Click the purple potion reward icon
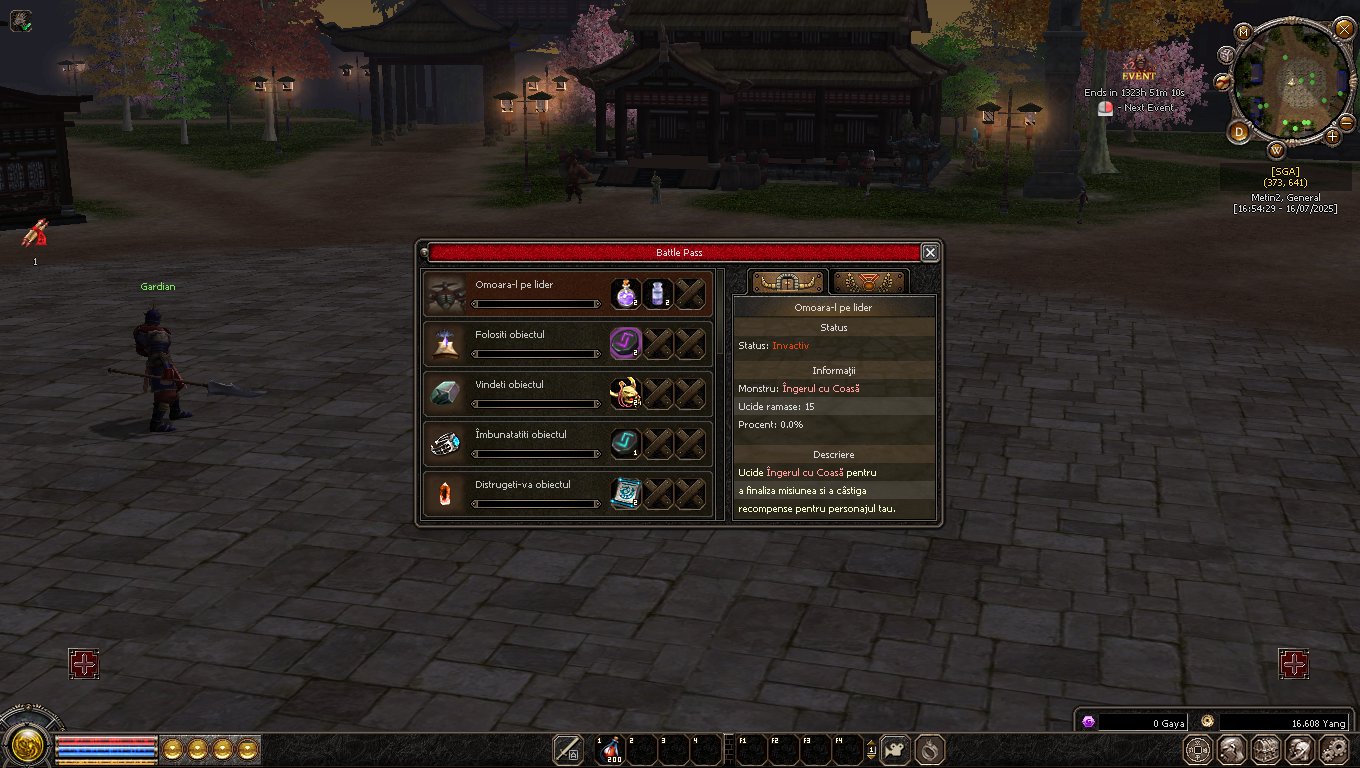The image size is (1360, 768). coord(626,293)
